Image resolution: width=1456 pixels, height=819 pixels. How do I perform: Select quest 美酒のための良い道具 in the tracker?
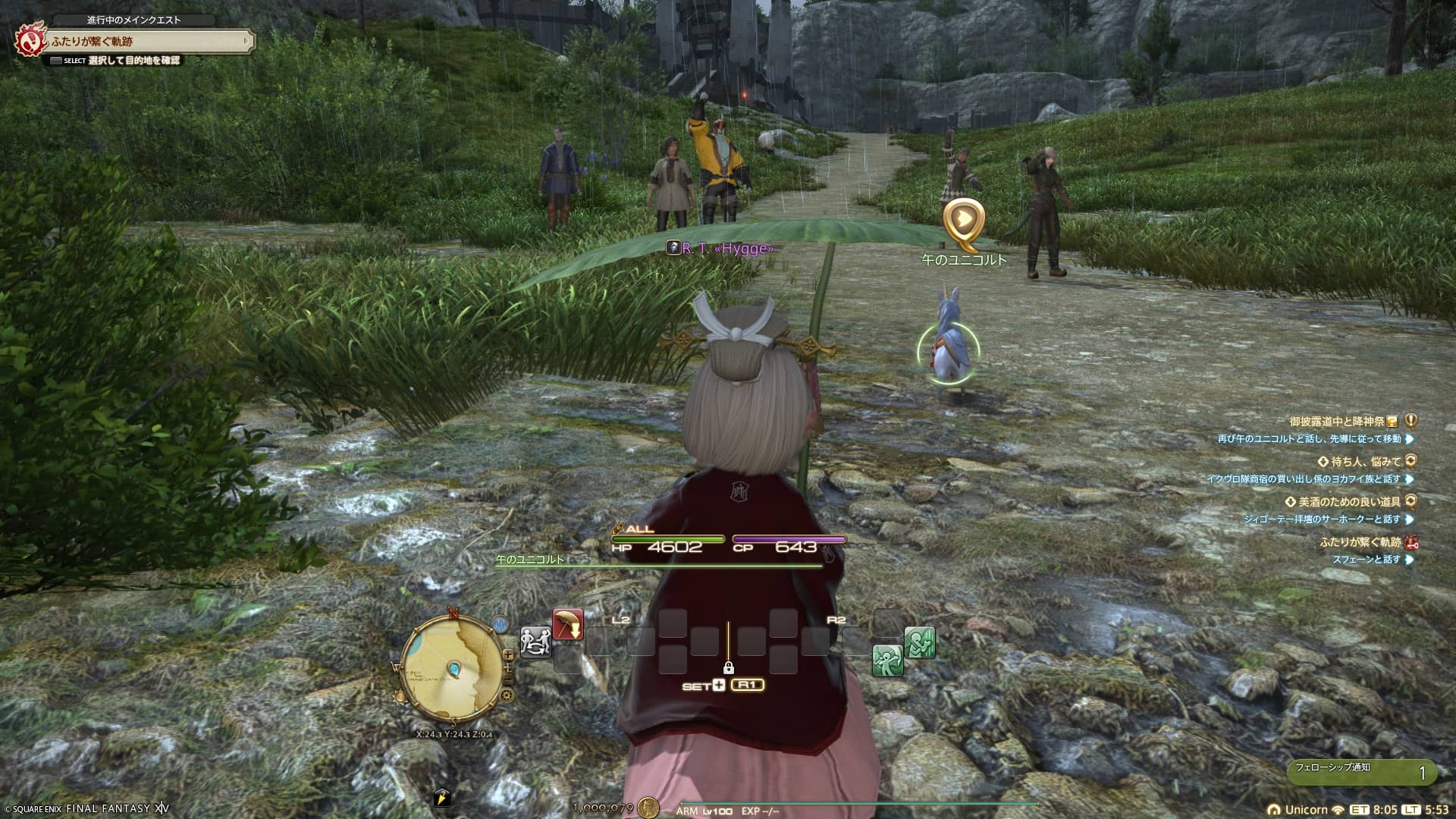click(x=1348, y=501)
